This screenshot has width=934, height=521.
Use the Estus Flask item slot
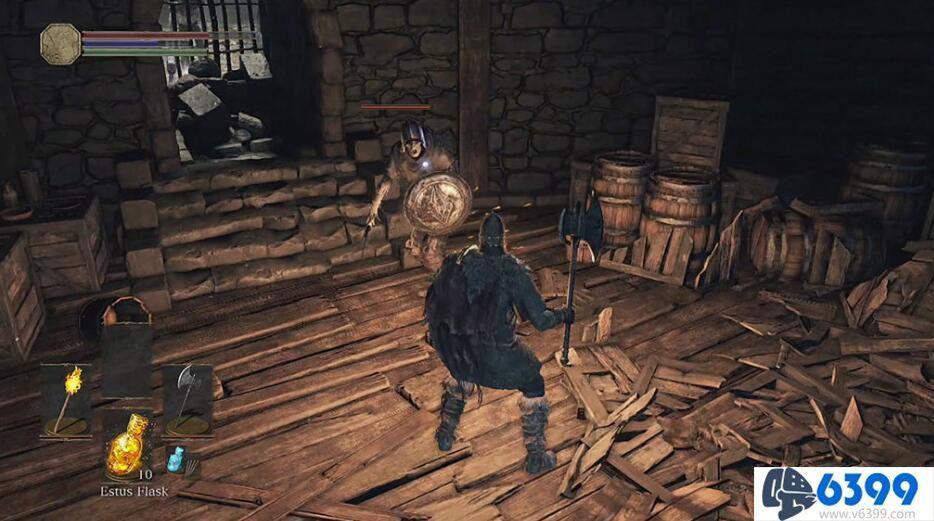coord(127,449)
